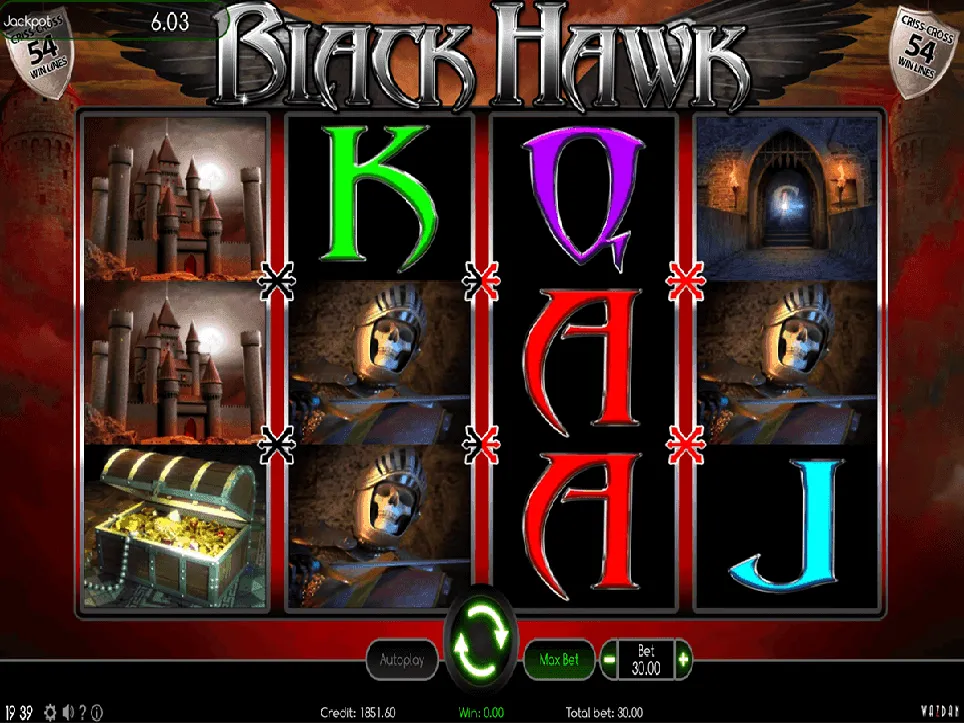Open settings via the gear icon

point(50,713)
